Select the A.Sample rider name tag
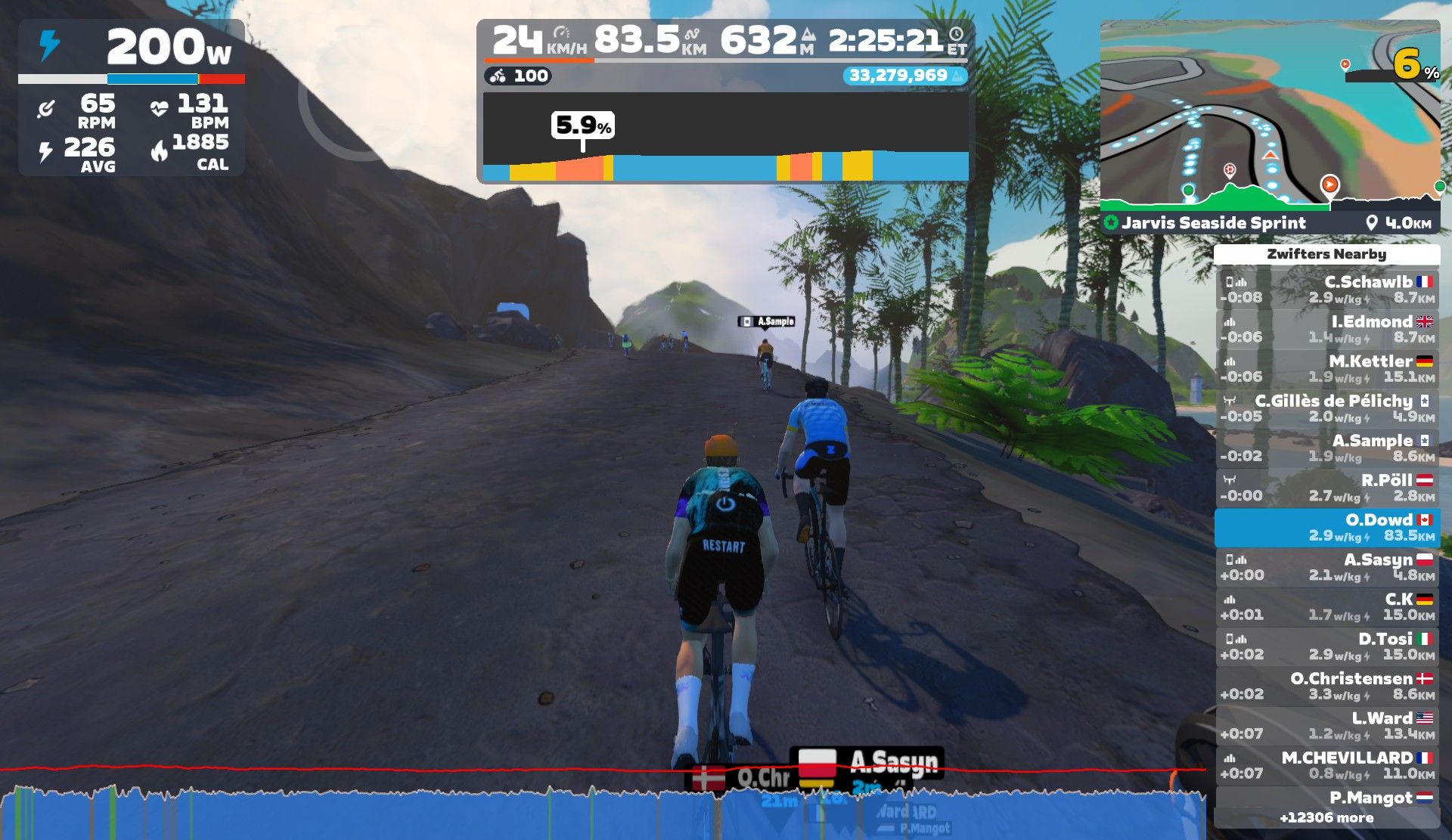The image size is (1452, 840). tap(767, 321)
